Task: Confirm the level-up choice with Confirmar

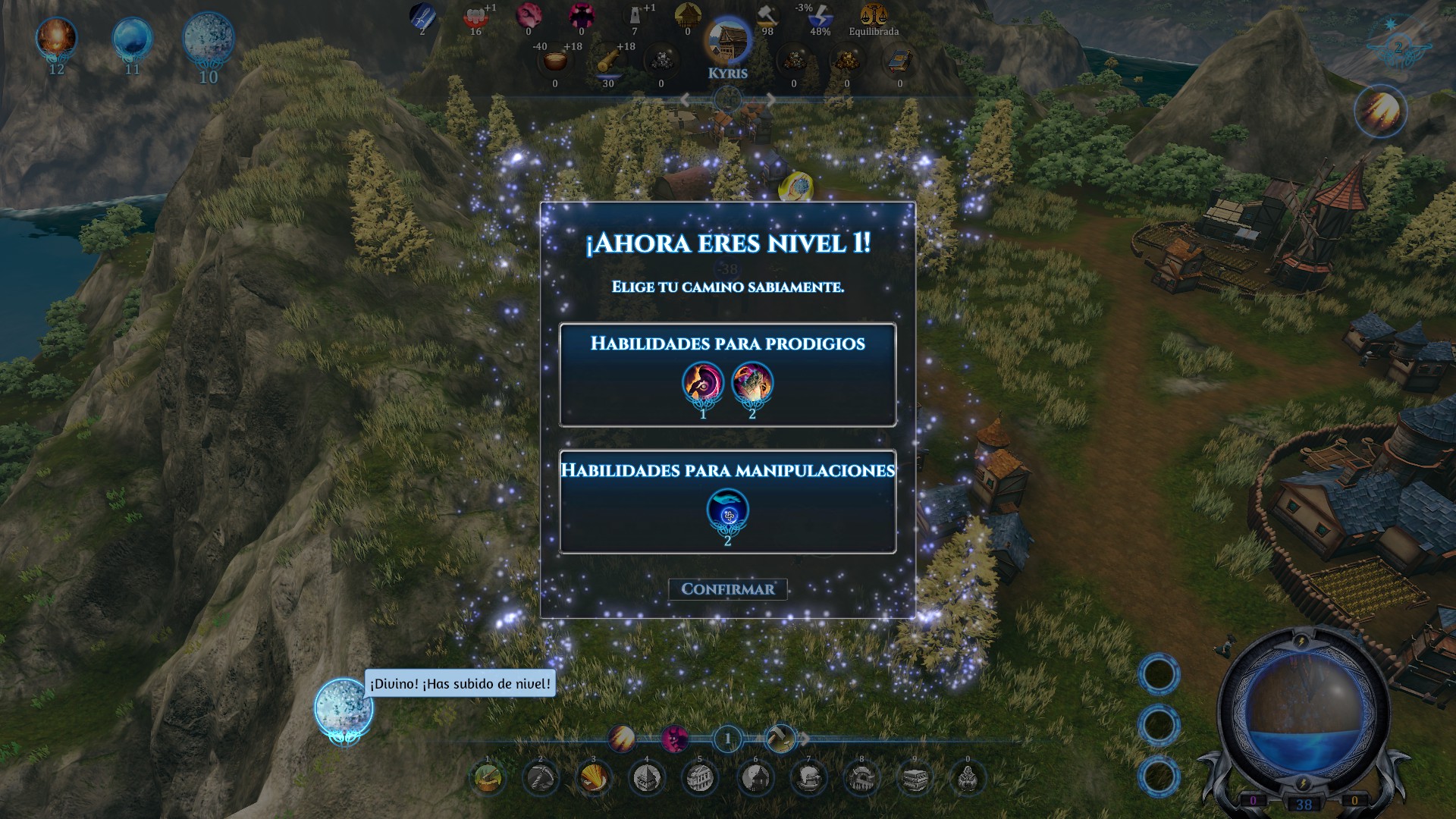Action: 727,589
